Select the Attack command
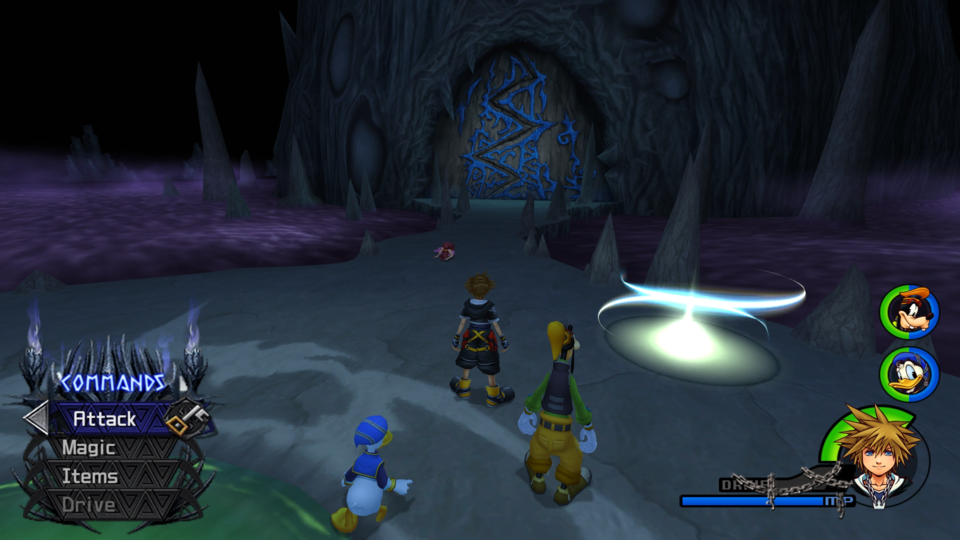Screen dimensions: 960x540 (105, 418)
